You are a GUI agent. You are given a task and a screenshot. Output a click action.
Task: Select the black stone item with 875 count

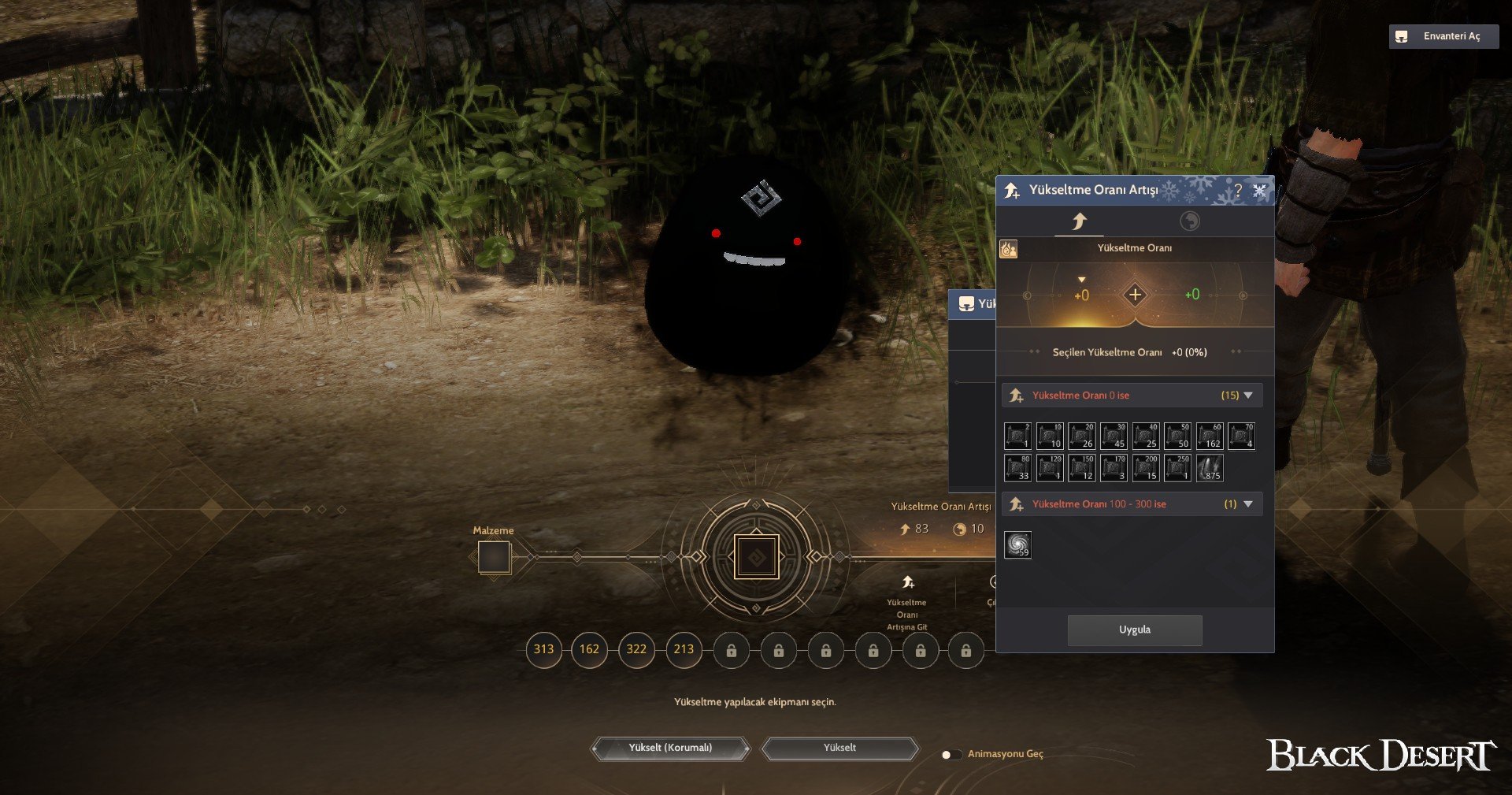click(x=1209, y=468)
